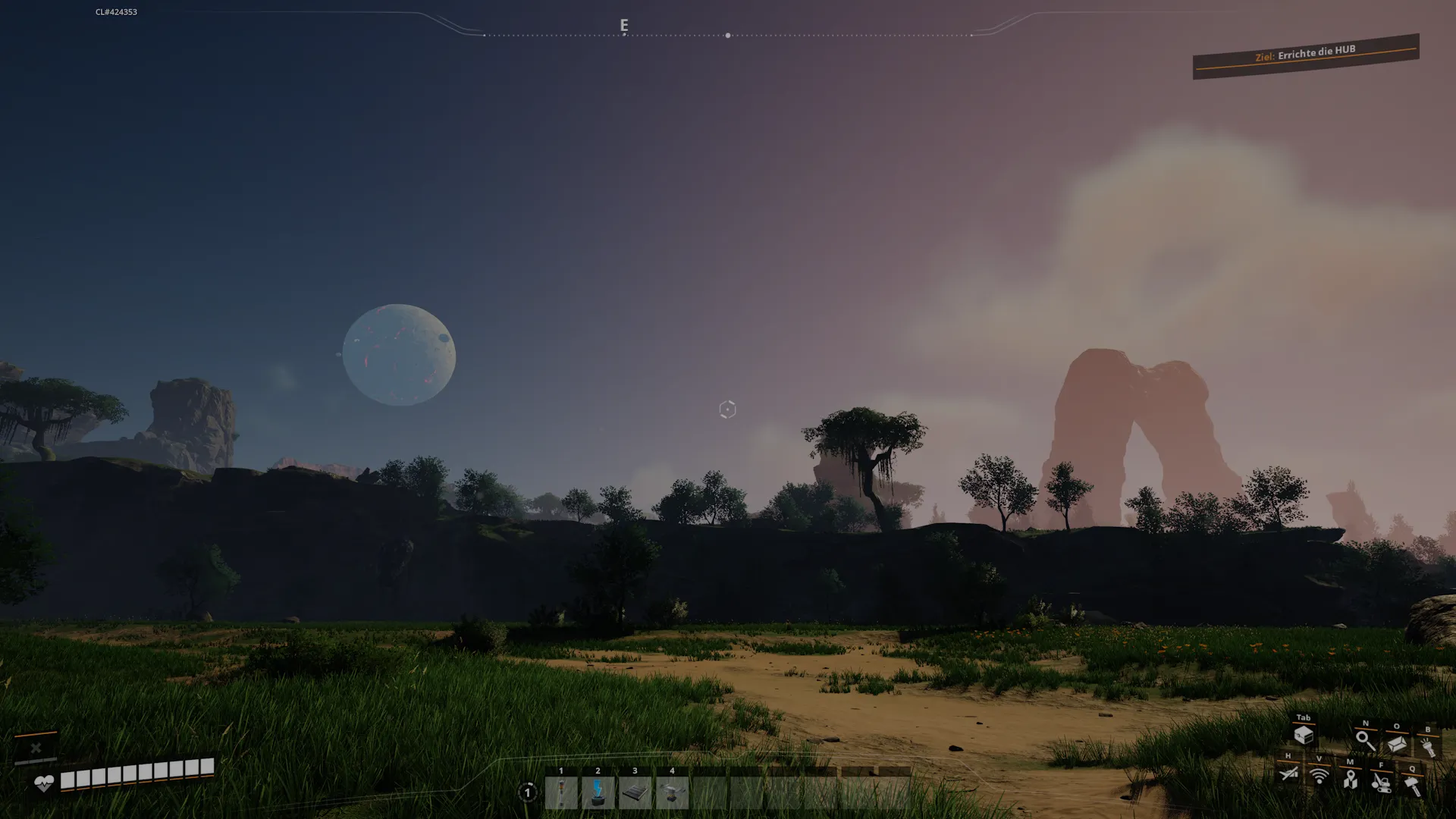Open the magnifying glass search icon
Screen dimensions: 1456x819
click(x=1365, y=741)
